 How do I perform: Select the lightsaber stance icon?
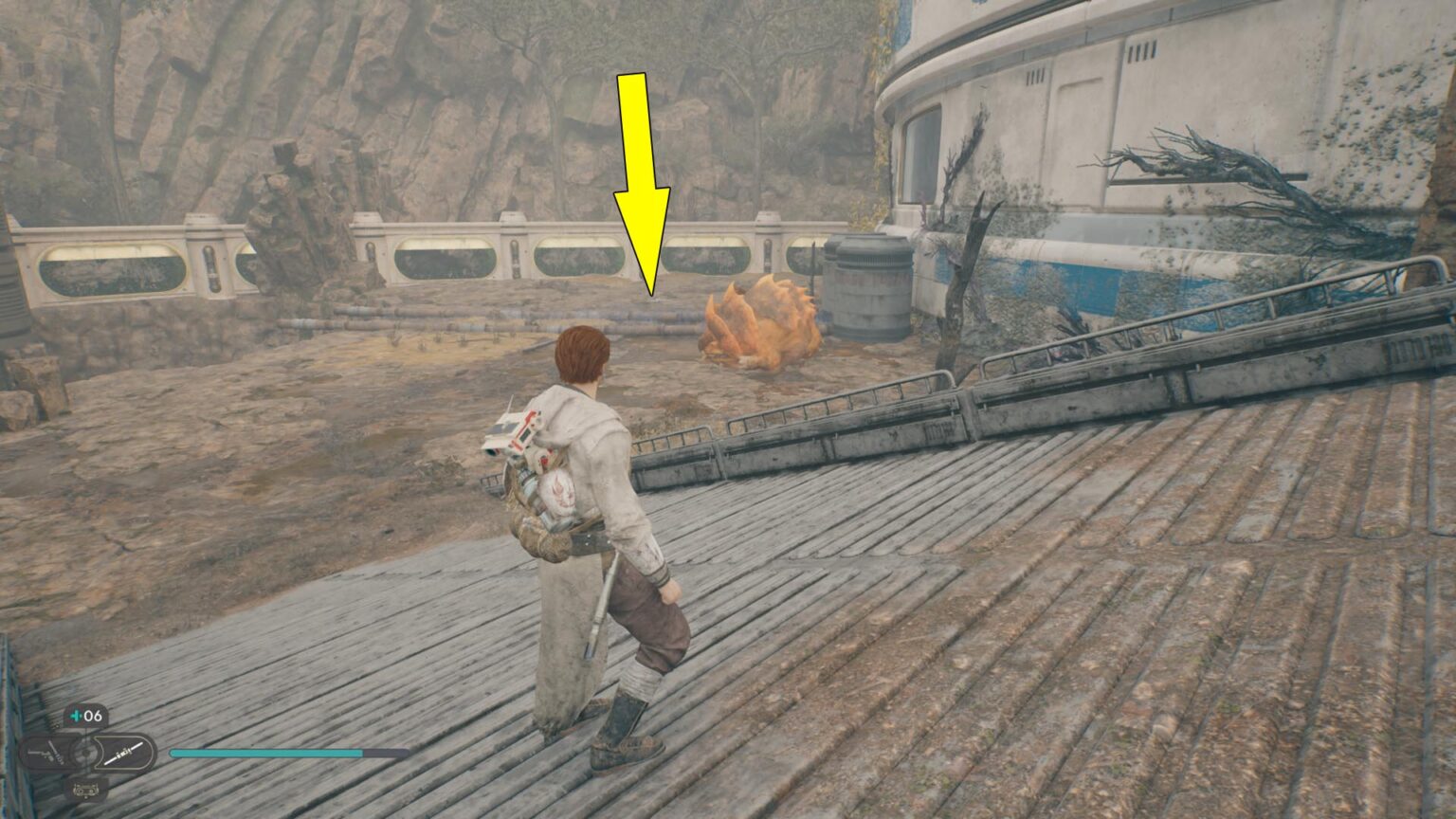pos(124,753)
